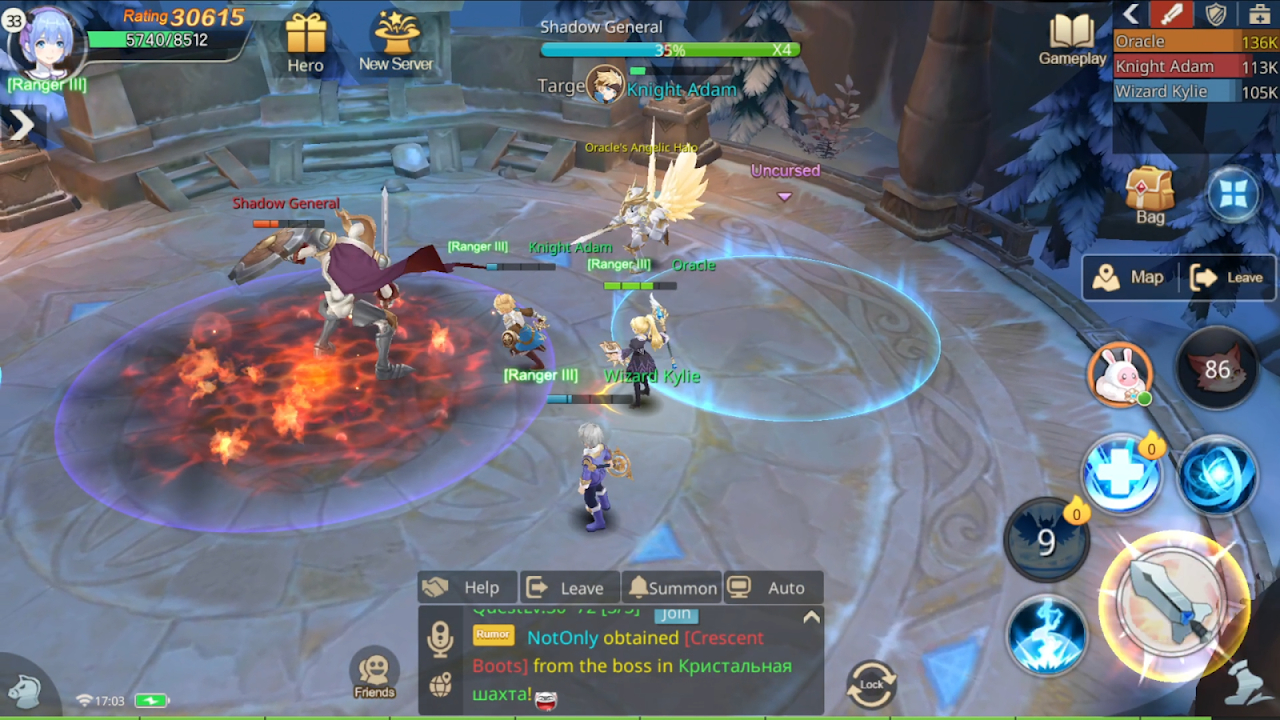The image size is (1280, 720).
Task: Switch to the shield defense ranking tab
Action: click(x=1215, y=14)
